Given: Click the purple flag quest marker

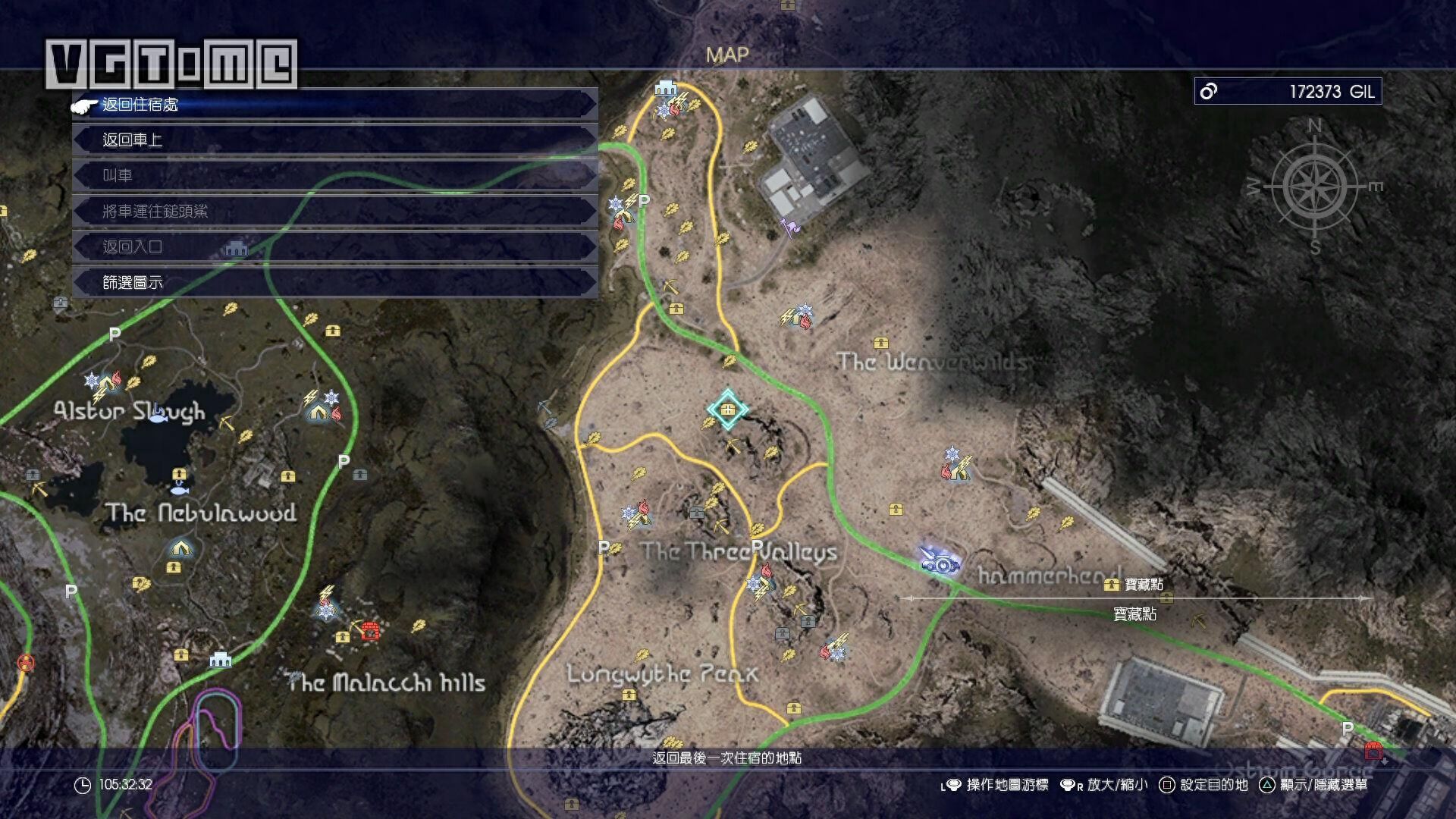Looking at the screenshot, I should pos(791,227).
